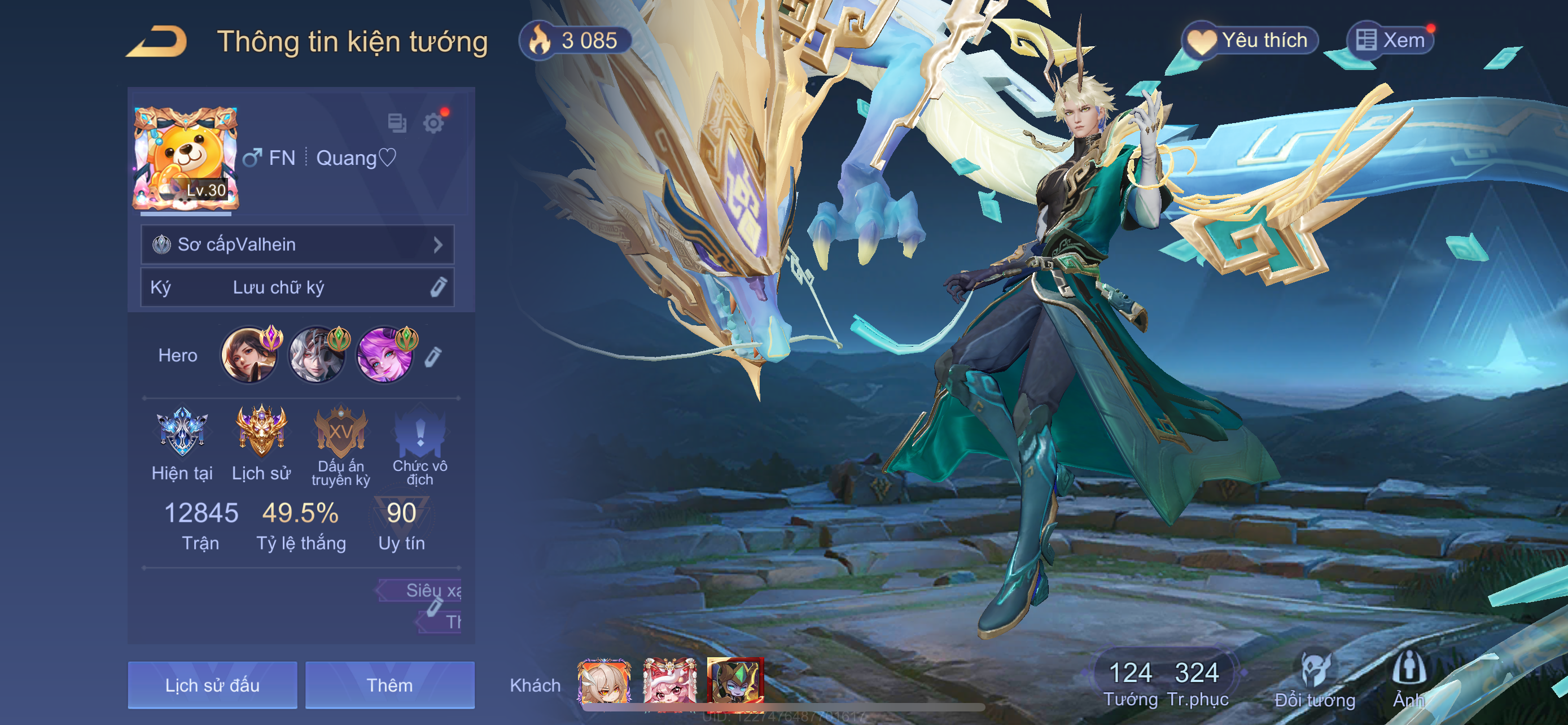Edit the Lưu chữ ký signature field
Screen dimensions: 1568x725
click(x=297, y=287)
